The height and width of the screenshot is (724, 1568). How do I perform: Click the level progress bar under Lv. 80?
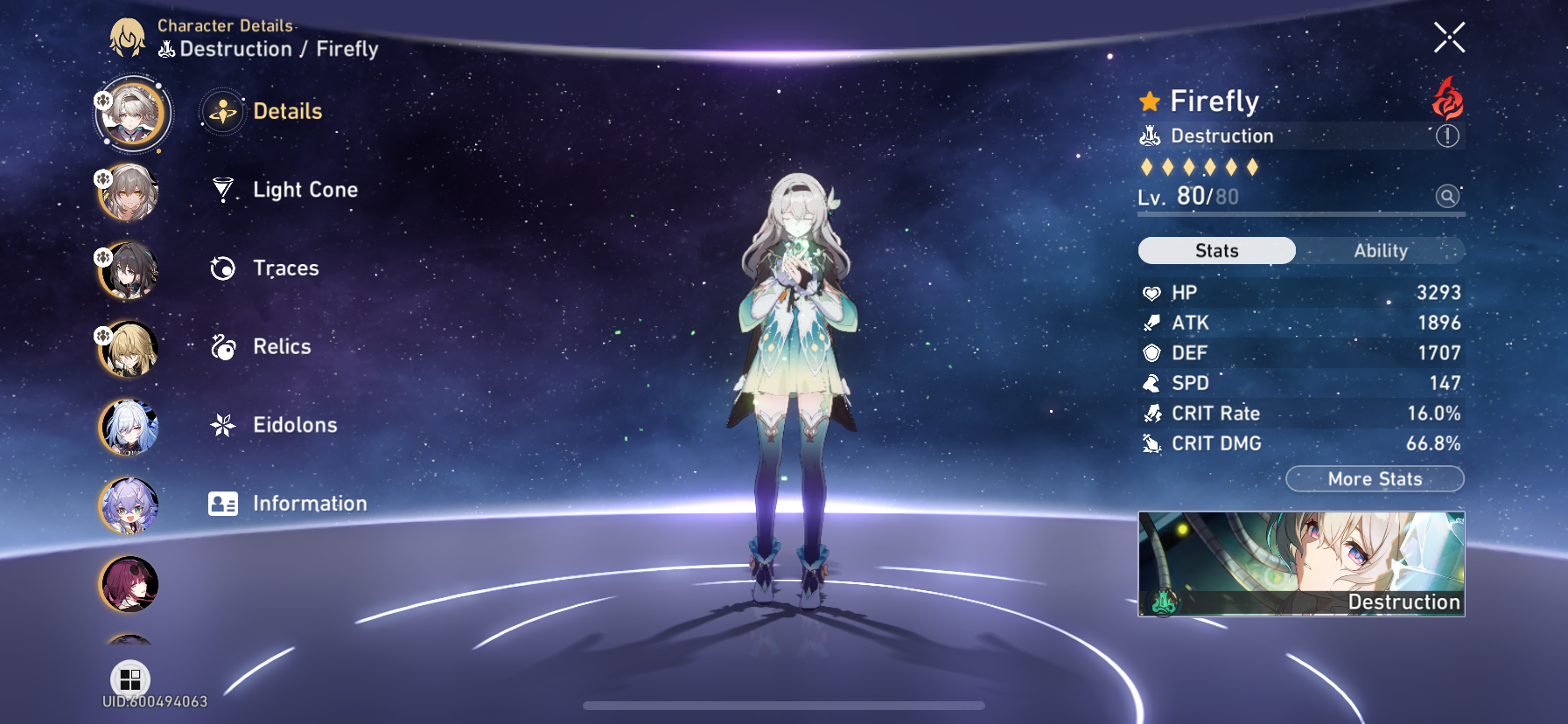tap(1299, 215)
